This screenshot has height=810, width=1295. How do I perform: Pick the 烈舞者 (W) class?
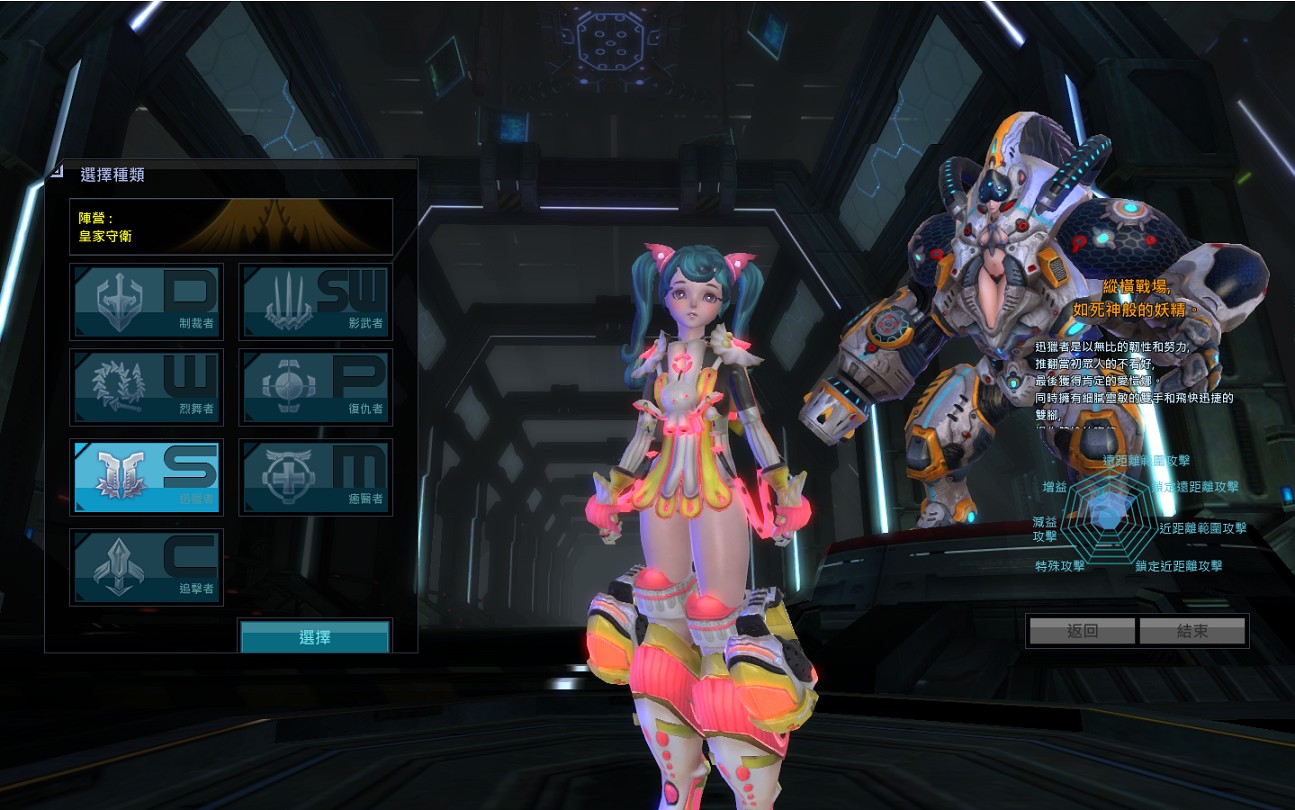tap(146, 387)
